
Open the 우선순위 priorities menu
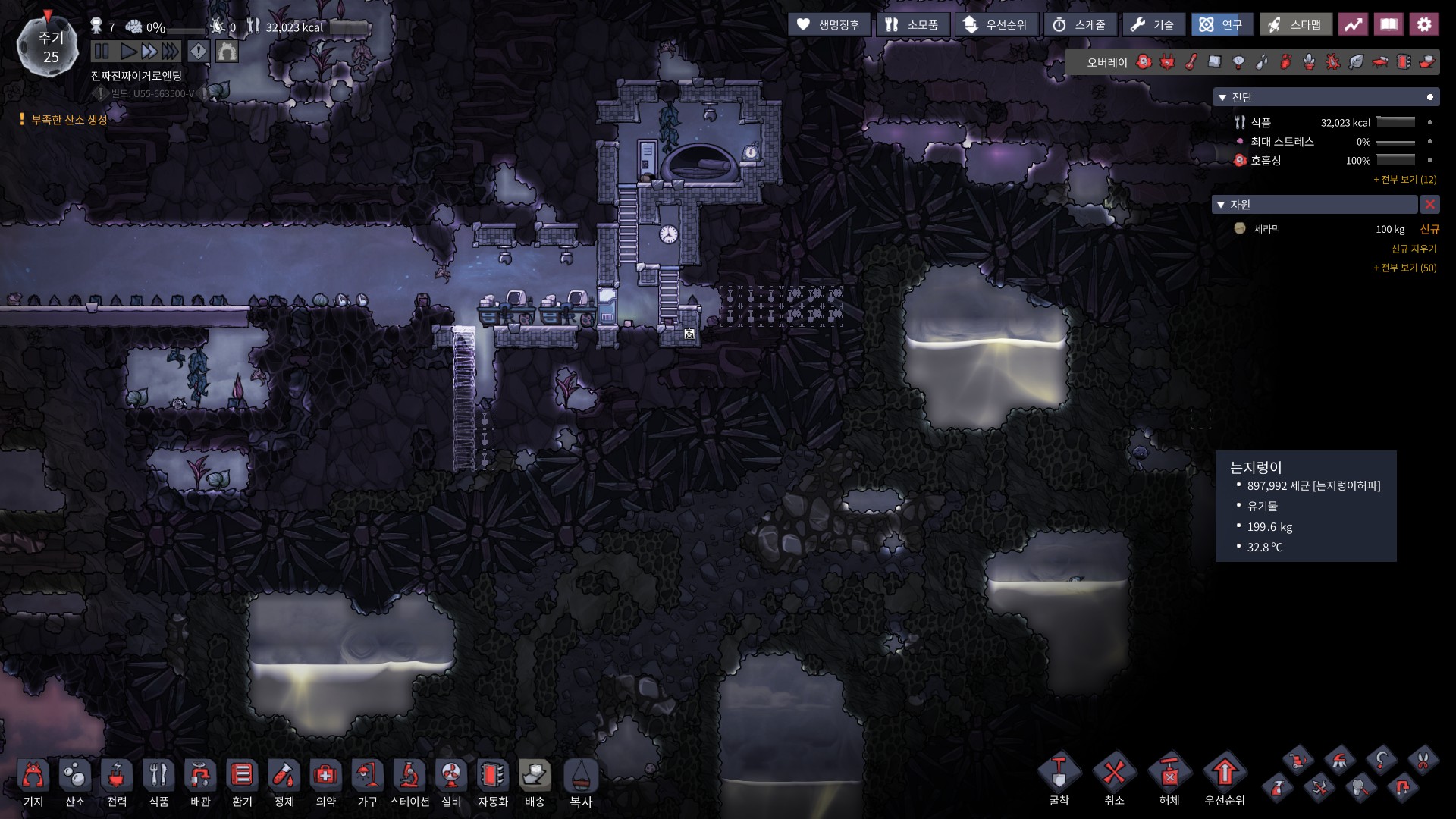(996, 25)
